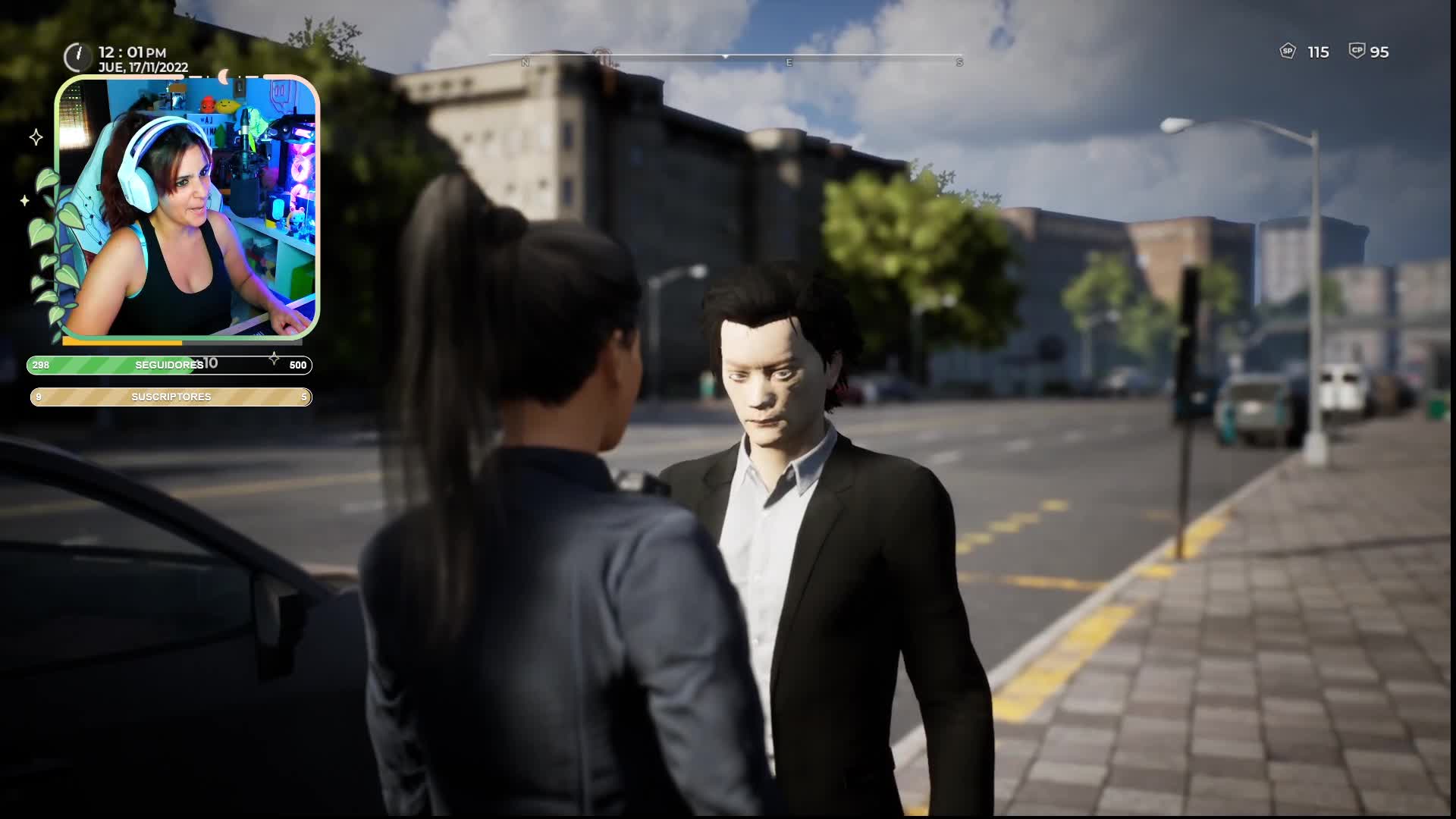Click the compass bar heading strip
Viewport: 1456px width, 819px height.
click(726, 57)
